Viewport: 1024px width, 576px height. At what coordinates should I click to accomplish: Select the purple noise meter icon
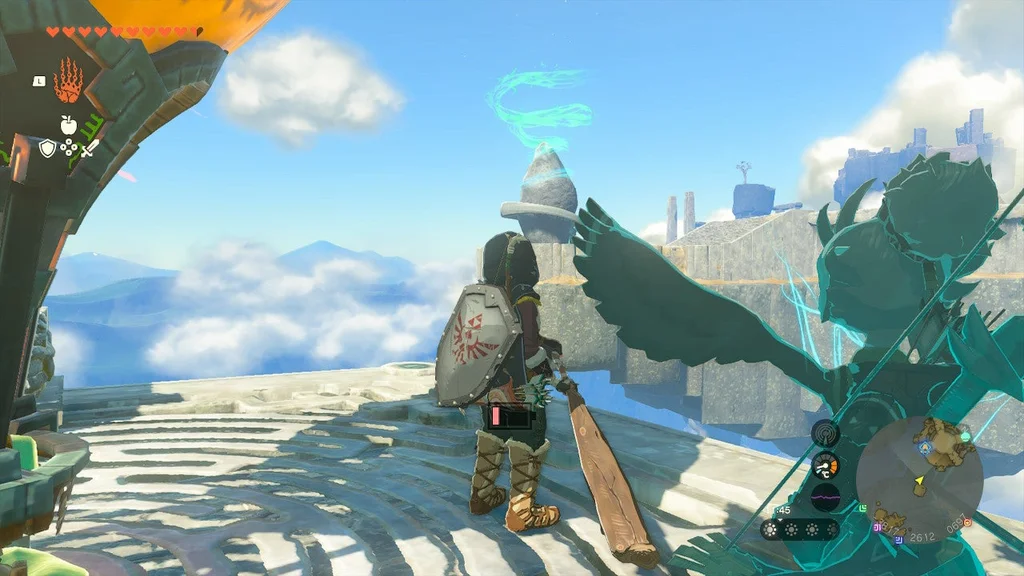[x=825, y=497]
